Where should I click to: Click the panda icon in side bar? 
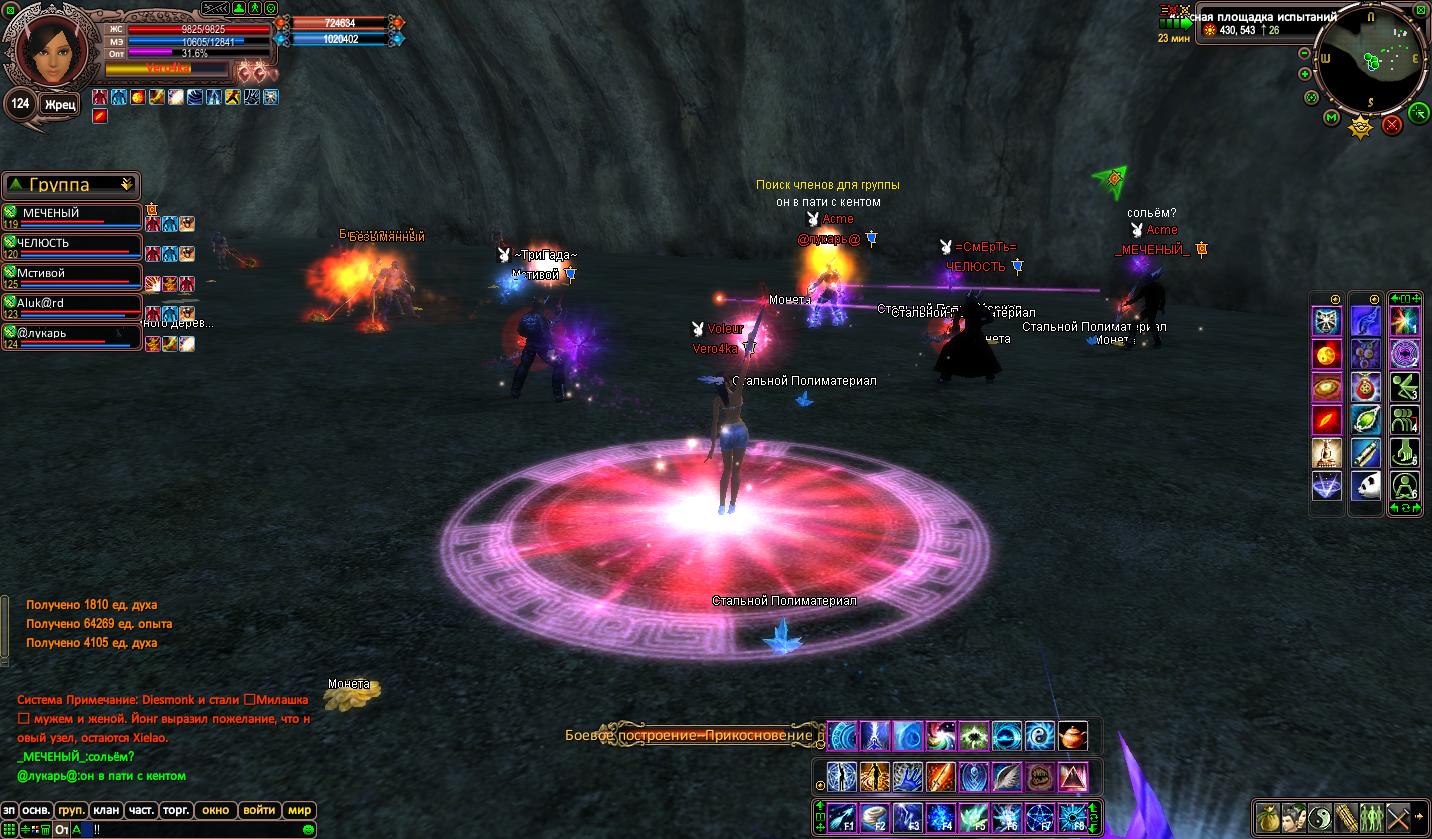[1366, 486]
